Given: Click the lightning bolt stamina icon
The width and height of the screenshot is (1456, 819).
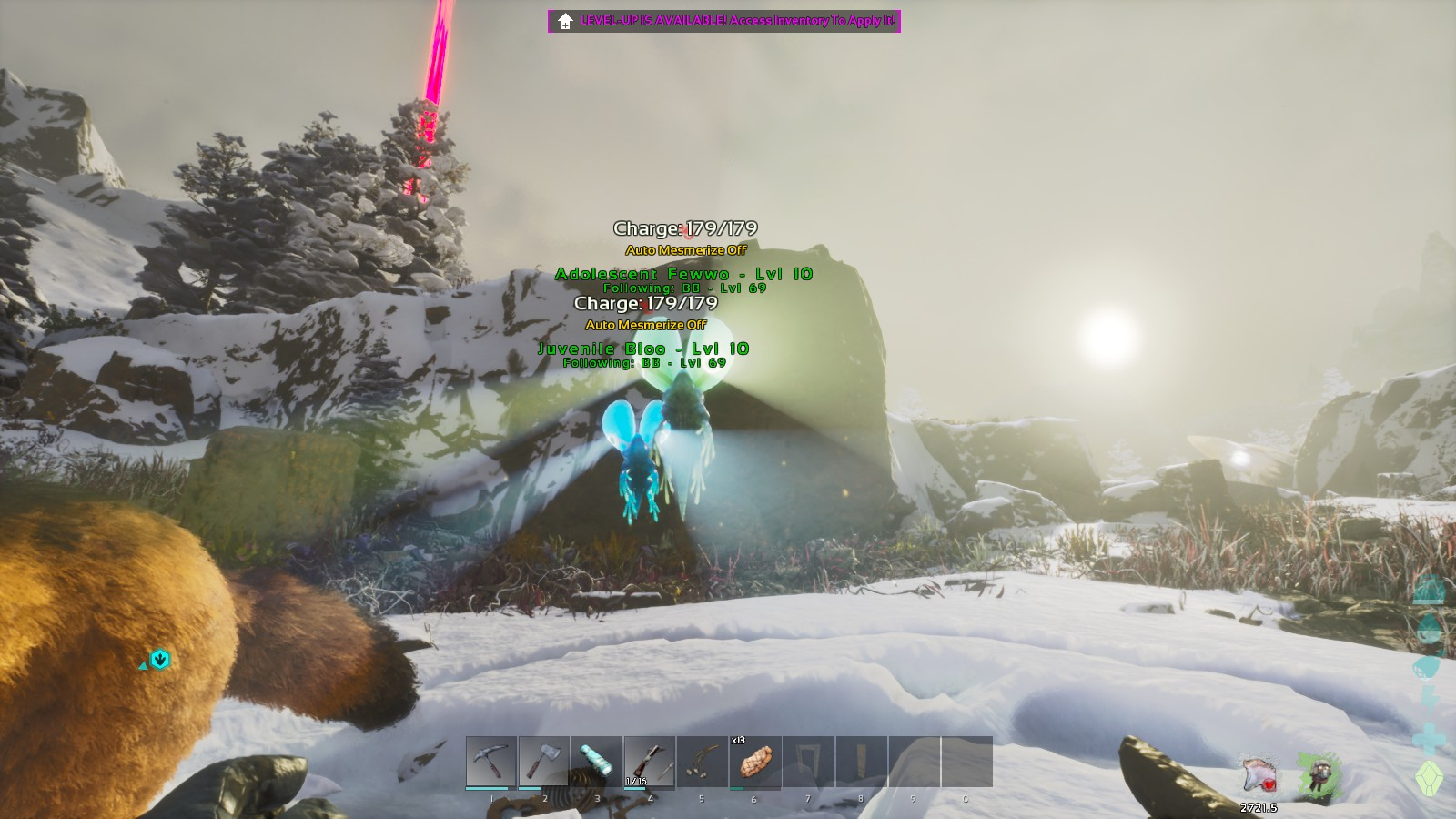Looking at the screenshot, I should pos(1430,699).
